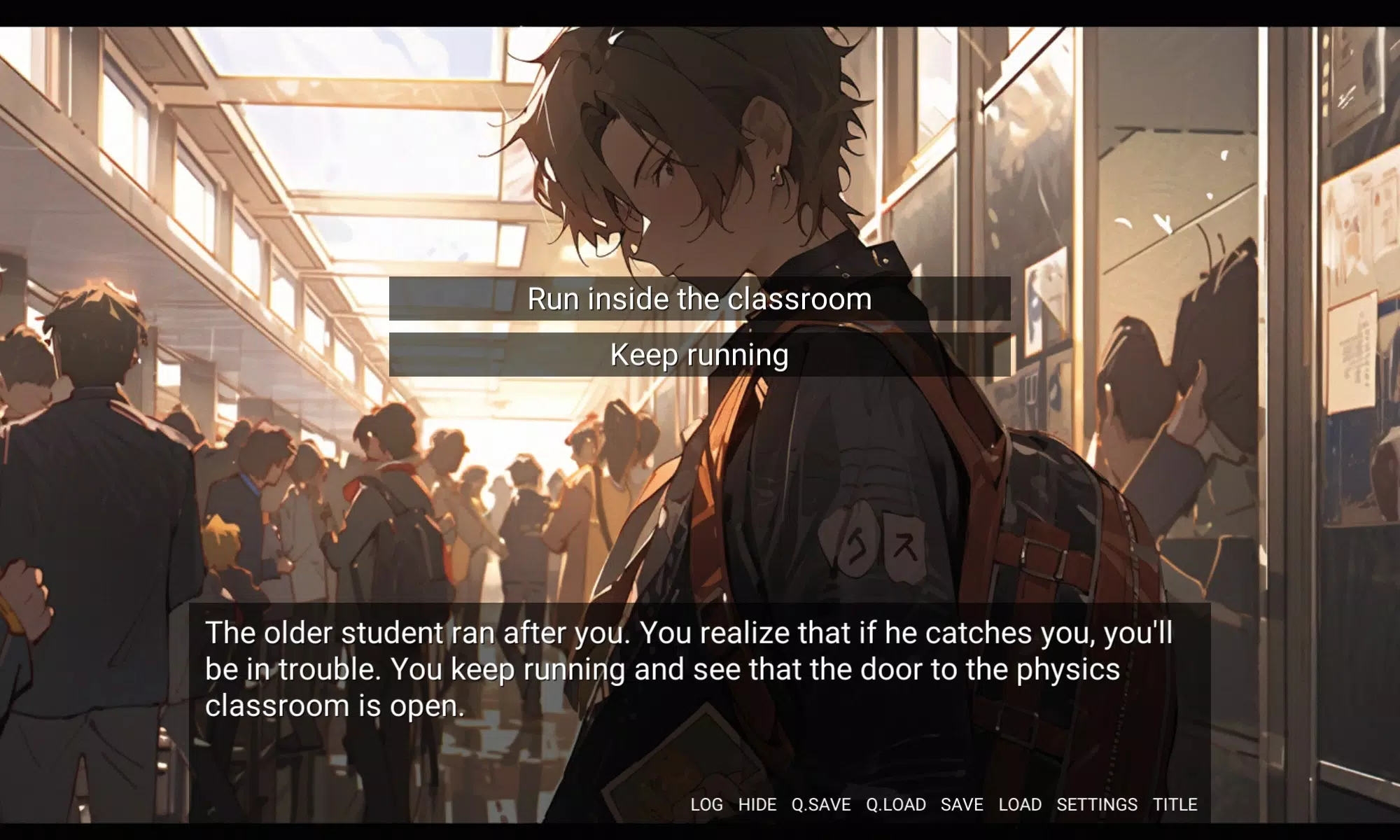Choose "Run inside the classroom"
Viewport: 1400px width, 840px height.
699,299
